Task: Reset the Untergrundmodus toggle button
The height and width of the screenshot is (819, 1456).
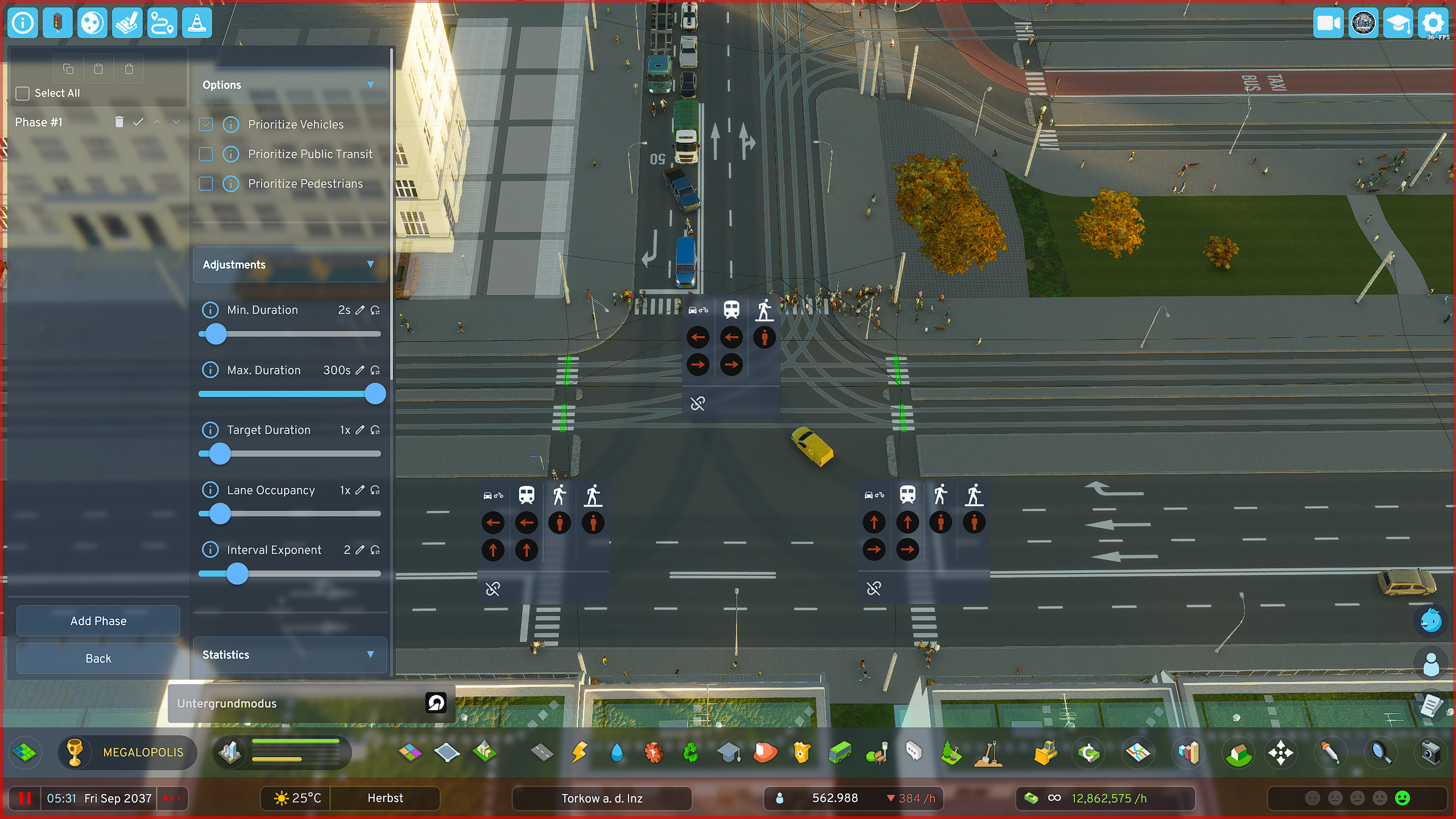Action: pyautogui.click(x=436, y=703)
